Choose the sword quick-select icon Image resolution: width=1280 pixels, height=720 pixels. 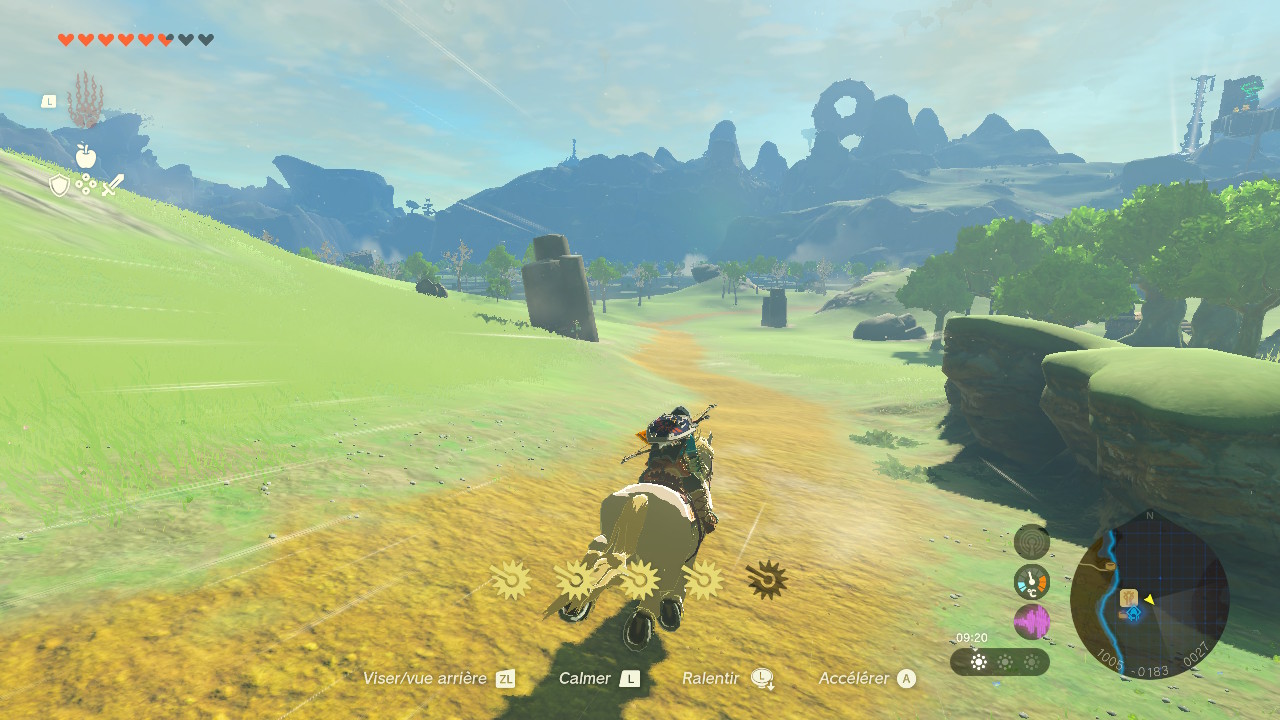point(112,185)
